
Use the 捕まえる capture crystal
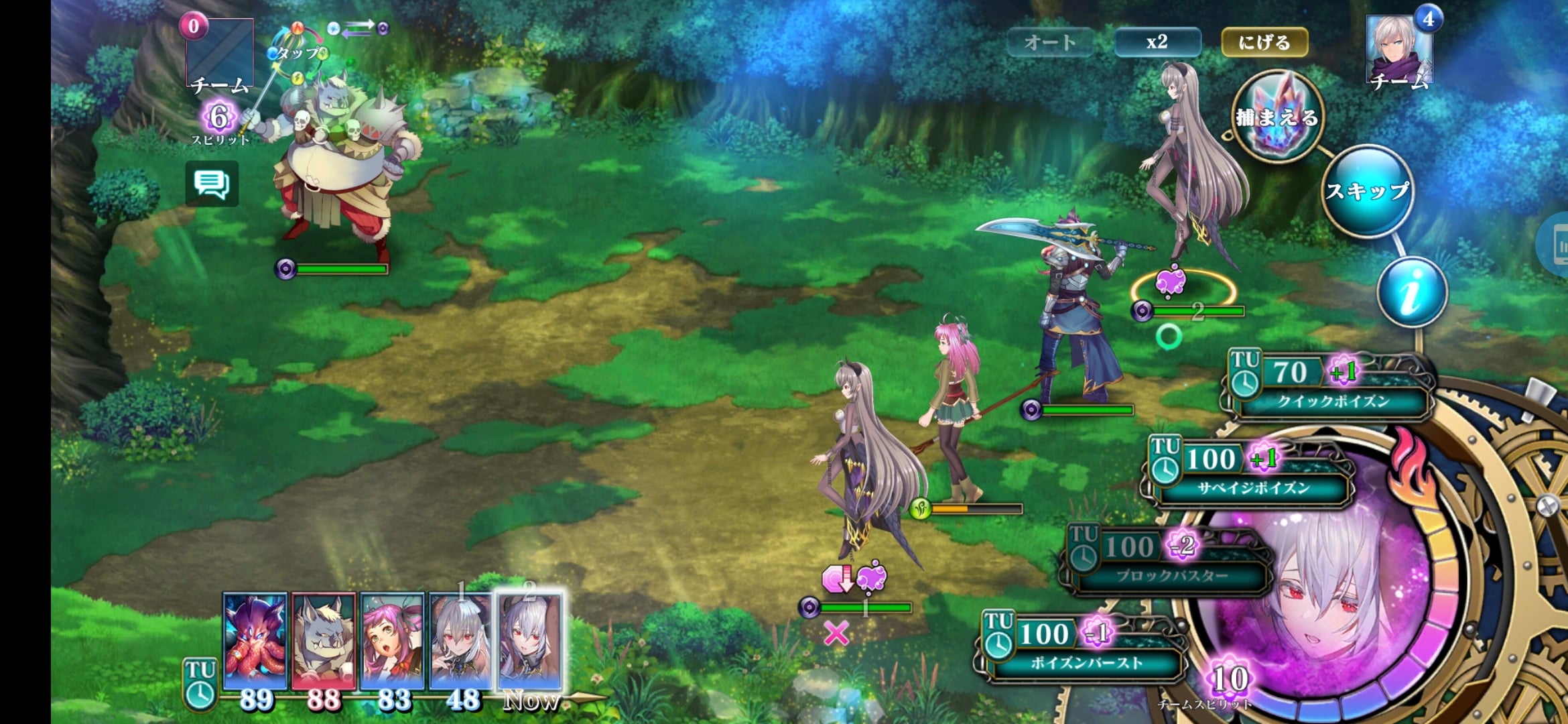tap(1278, 119)
